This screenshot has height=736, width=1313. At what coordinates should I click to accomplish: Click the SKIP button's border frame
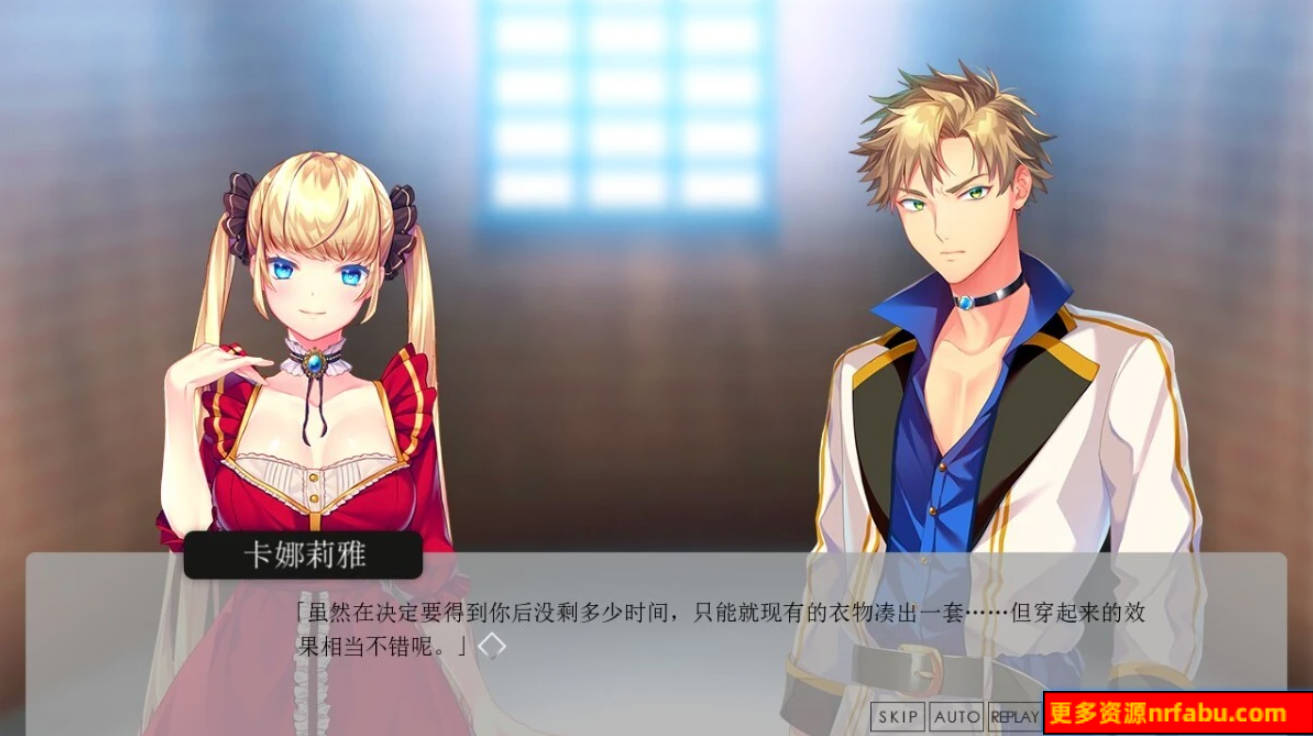coord(899,705)
